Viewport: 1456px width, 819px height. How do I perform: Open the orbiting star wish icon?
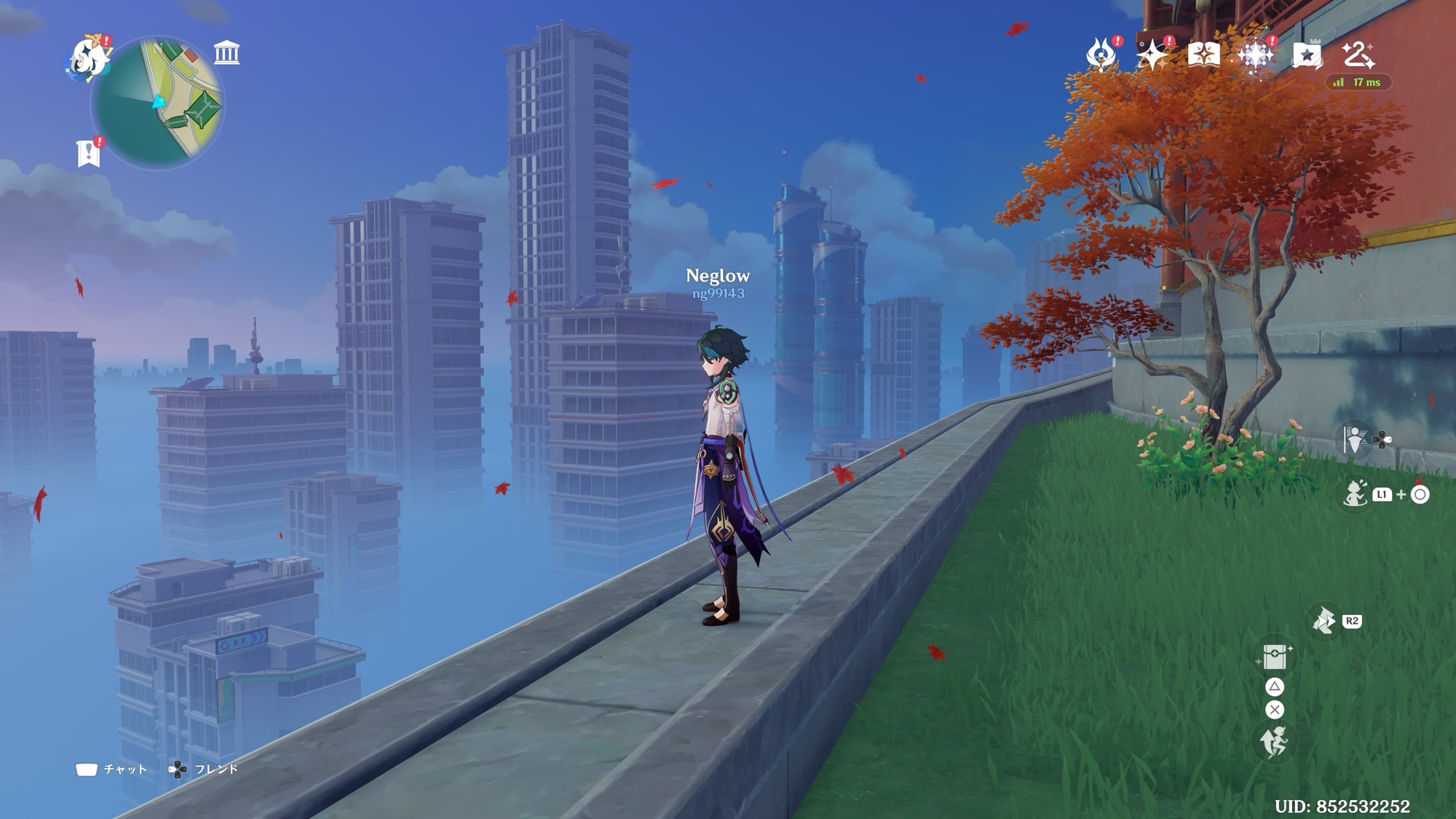point(1152,55)
